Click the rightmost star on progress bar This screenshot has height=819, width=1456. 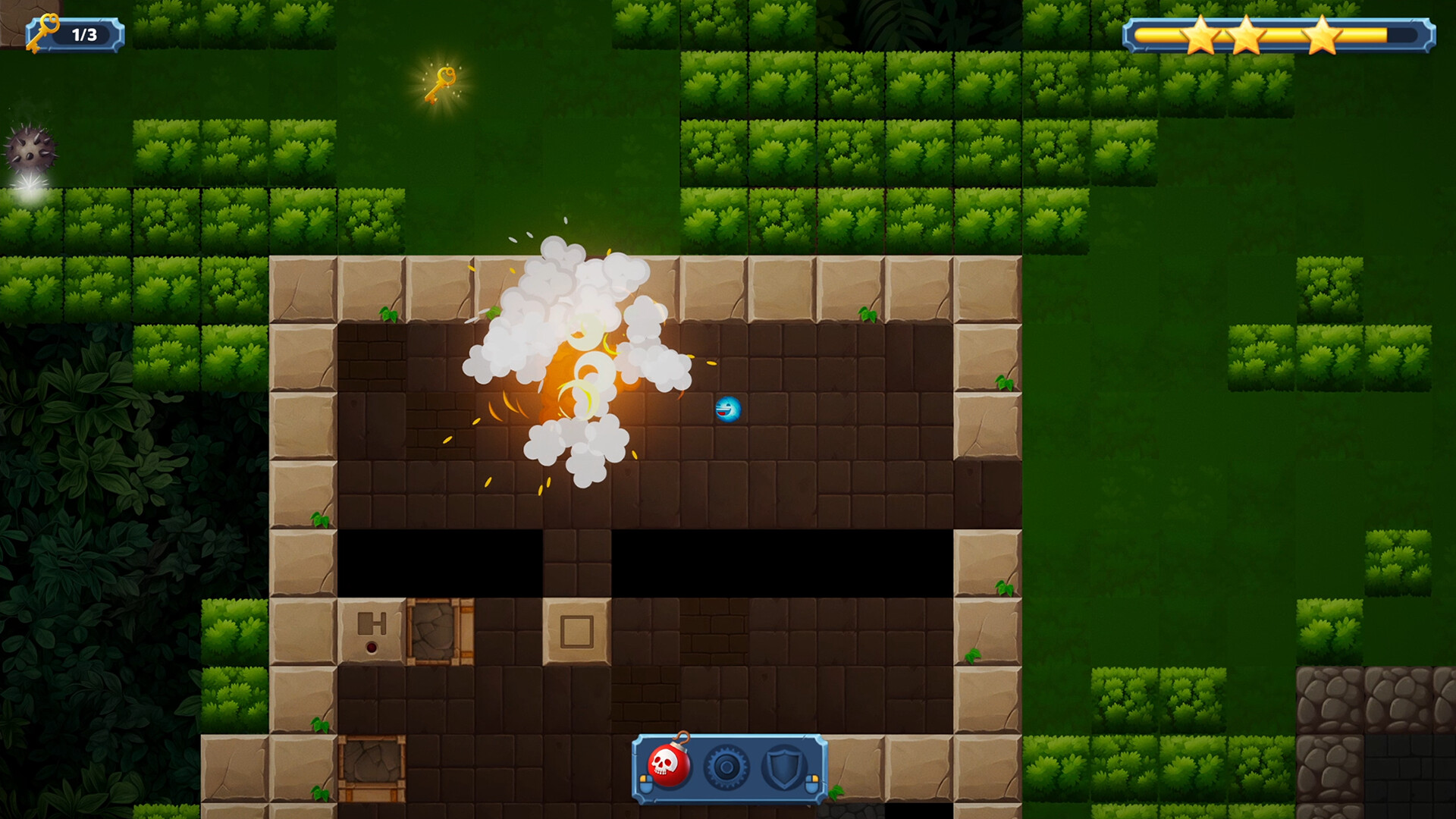(1324, 34)
